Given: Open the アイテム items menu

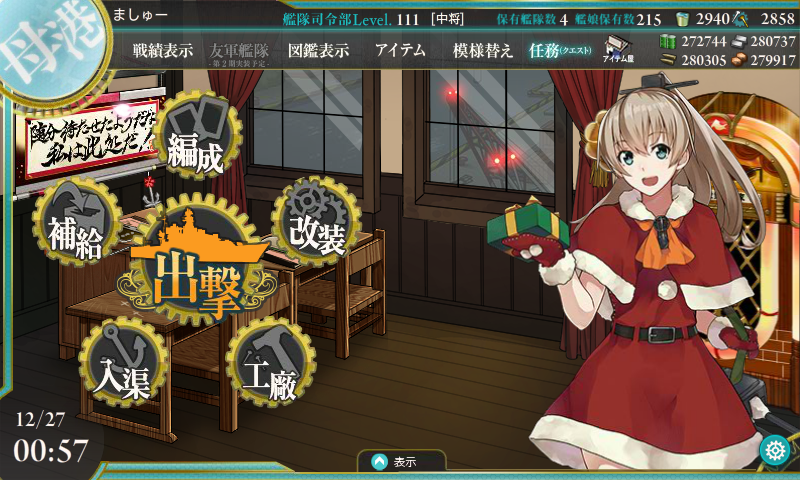Looking at the screenshot, I should pyautogui.click(x=400, y=51).
